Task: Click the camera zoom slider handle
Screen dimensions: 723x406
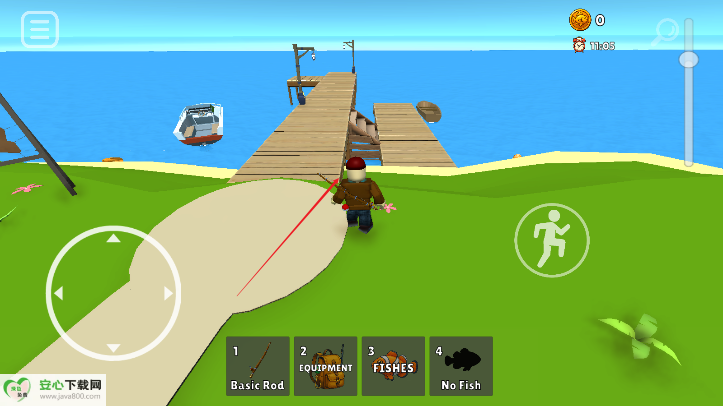Action: [688, 59]
